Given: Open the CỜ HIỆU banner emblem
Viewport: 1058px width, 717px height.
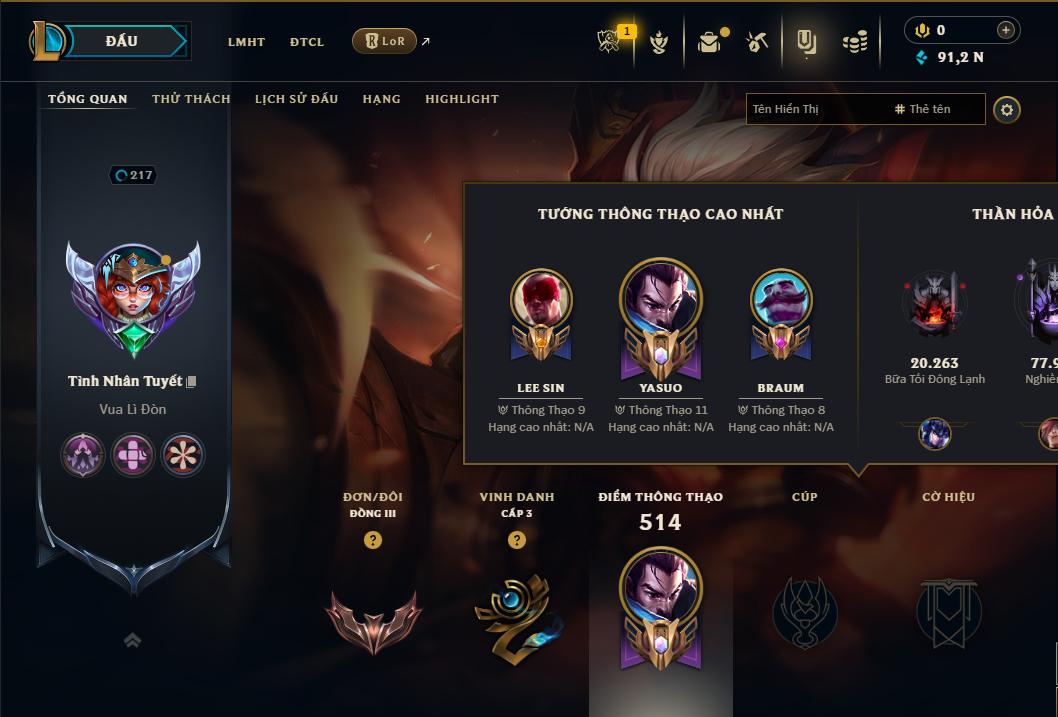Looking at the screenshot, I should [948, 612].
